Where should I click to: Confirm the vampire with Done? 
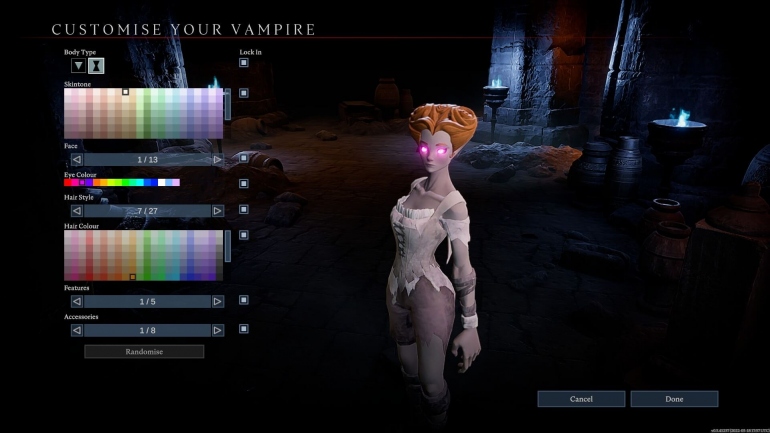674,399
